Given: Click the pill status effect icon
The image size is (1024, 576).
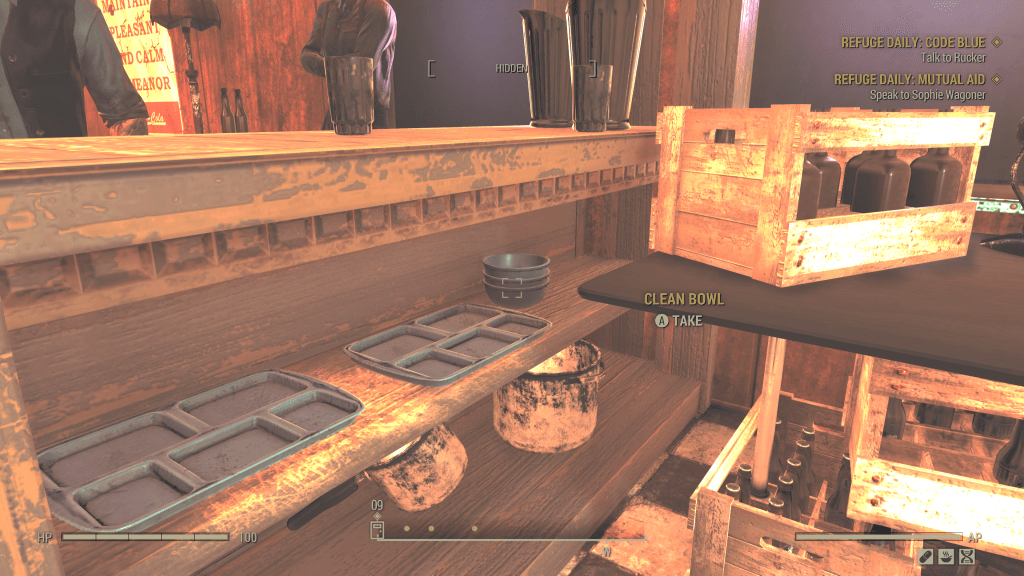Looking at the screenshot, I should tap(926, 557).
